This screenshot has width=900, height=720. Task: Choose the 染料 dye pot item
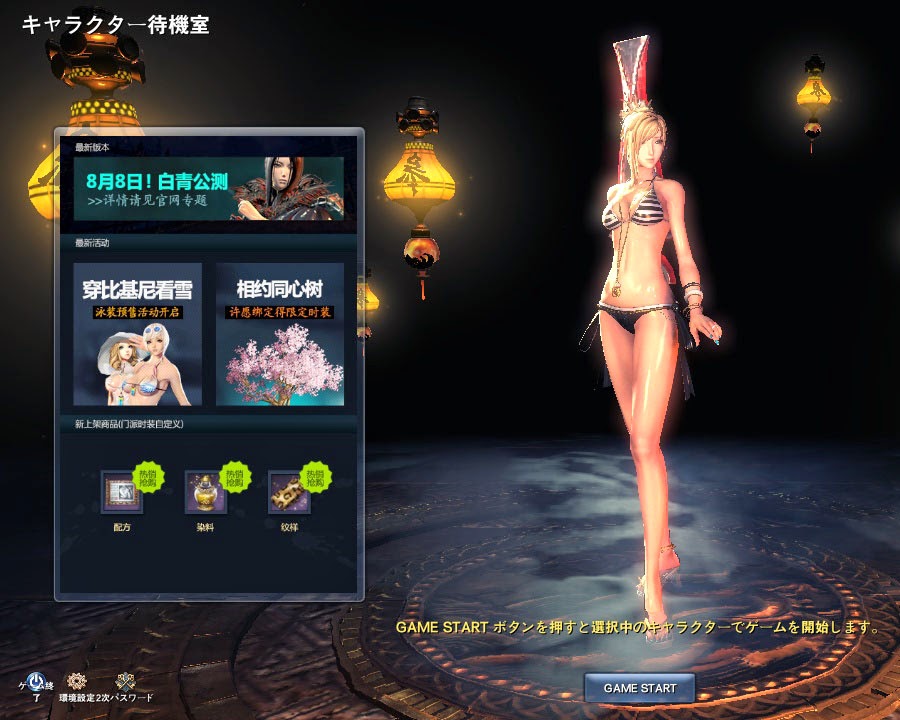206,492
